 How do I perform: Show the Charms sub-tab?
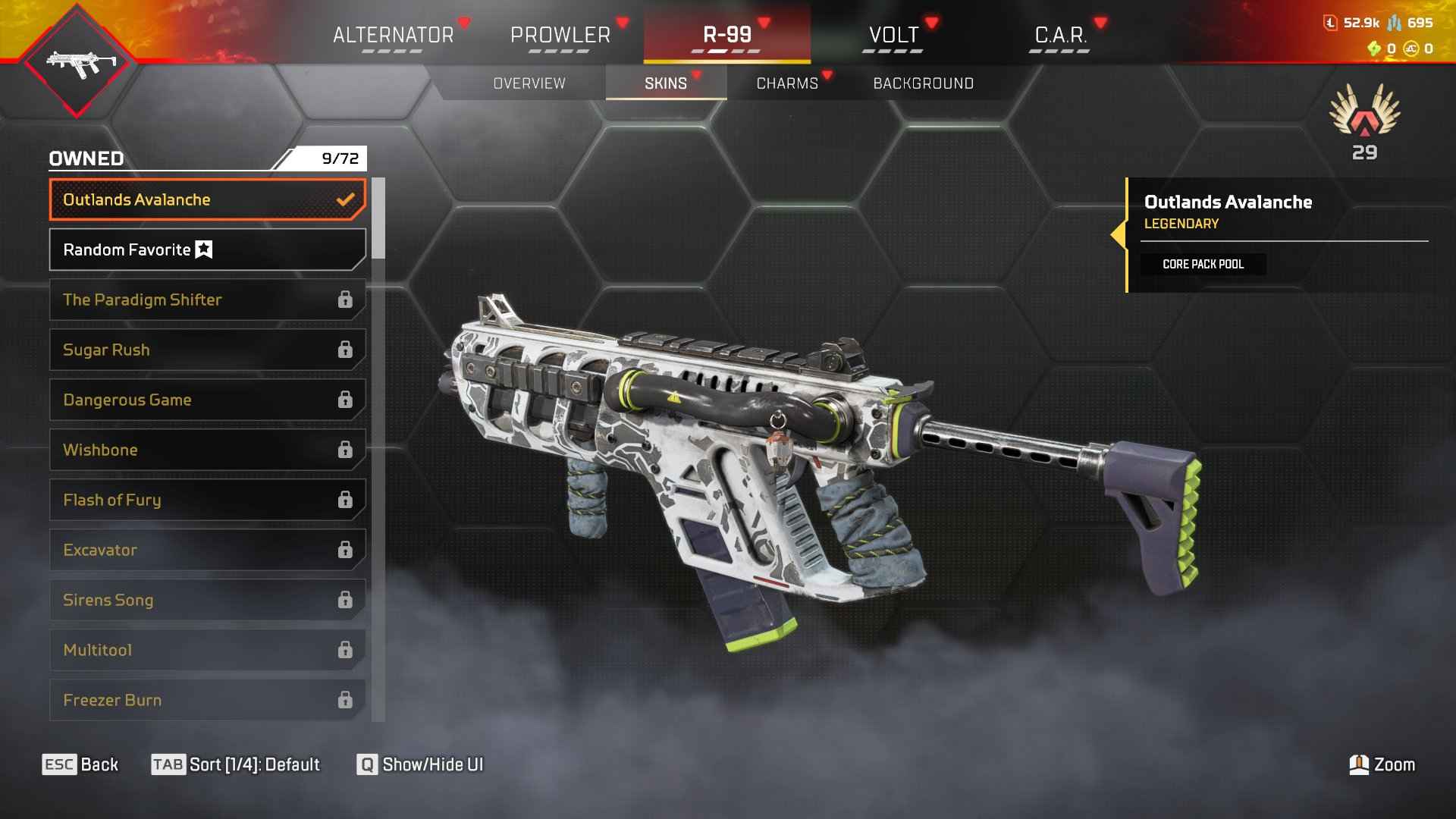pos(787,83)
